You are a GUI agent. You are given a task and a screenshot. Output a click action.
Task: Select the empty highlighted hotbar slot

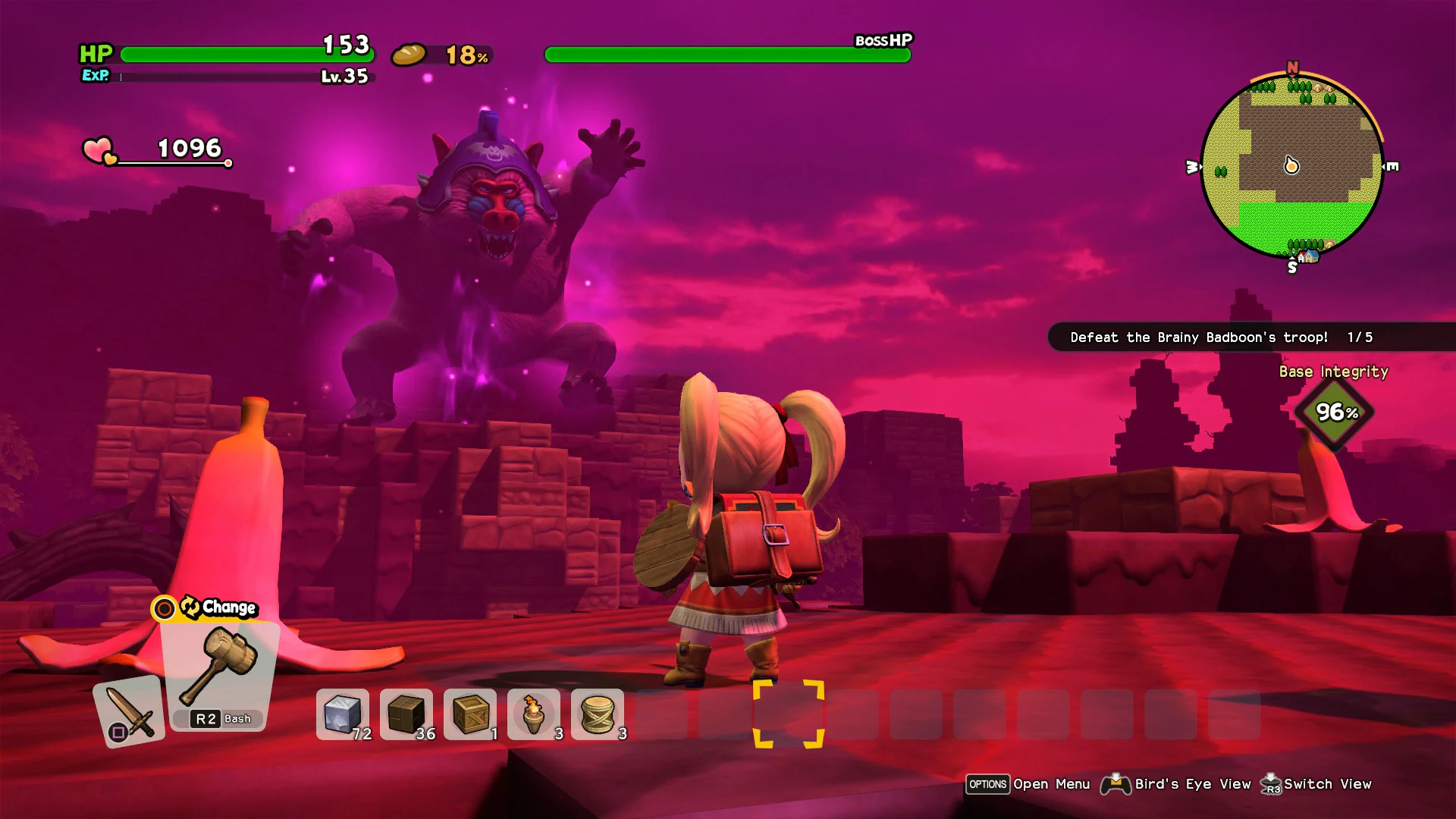point(790,713)
